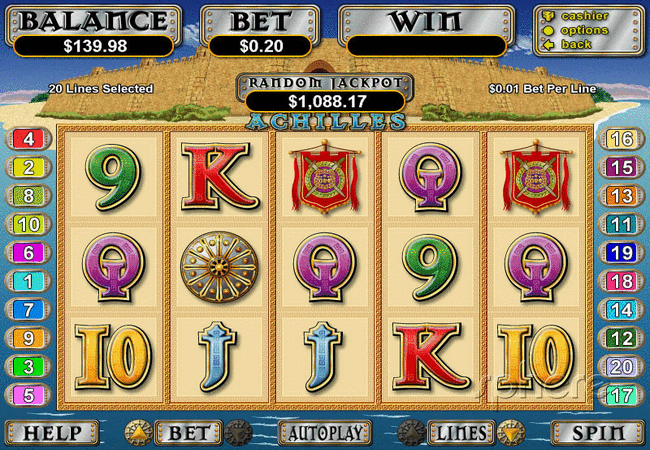Go back to the lobby
650x450 pixels.
[575, 45]
